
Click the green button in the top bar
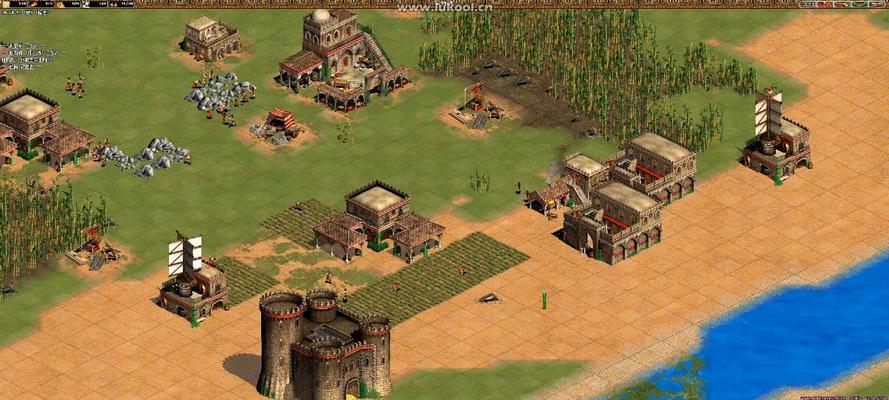[x=858, y=4]
